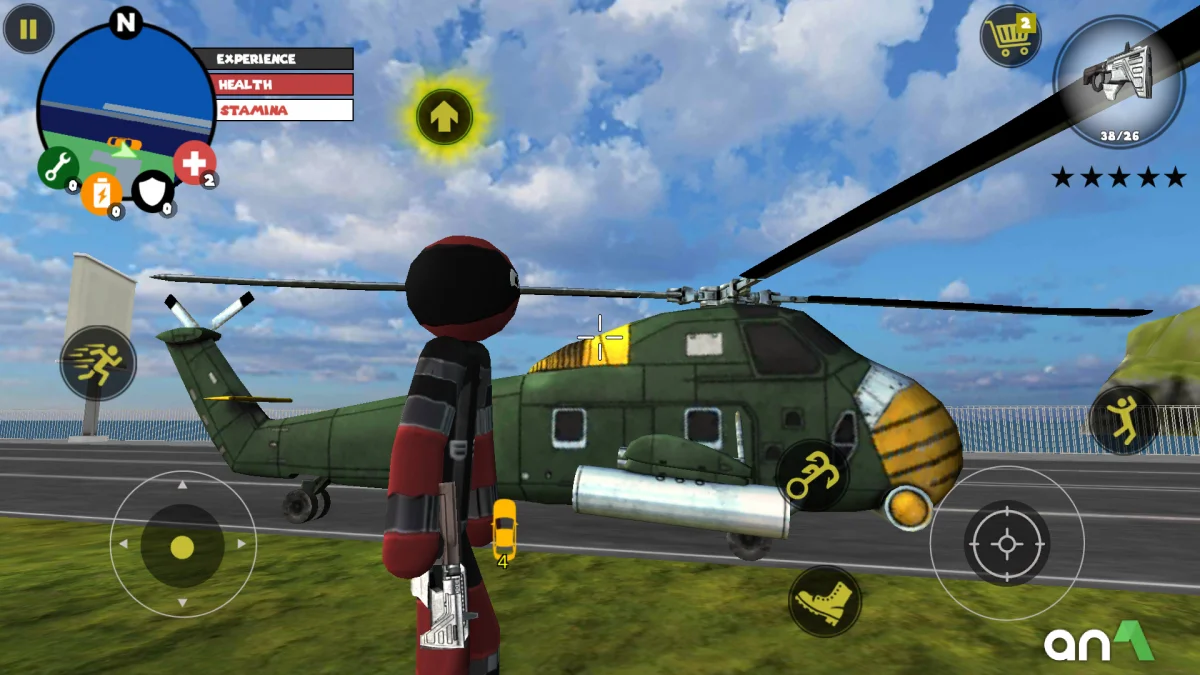Image resolution: width=1200 pixels, height=675 pixels.
Task: Tap the virtual movement joystick
Action: click(182, 546)
